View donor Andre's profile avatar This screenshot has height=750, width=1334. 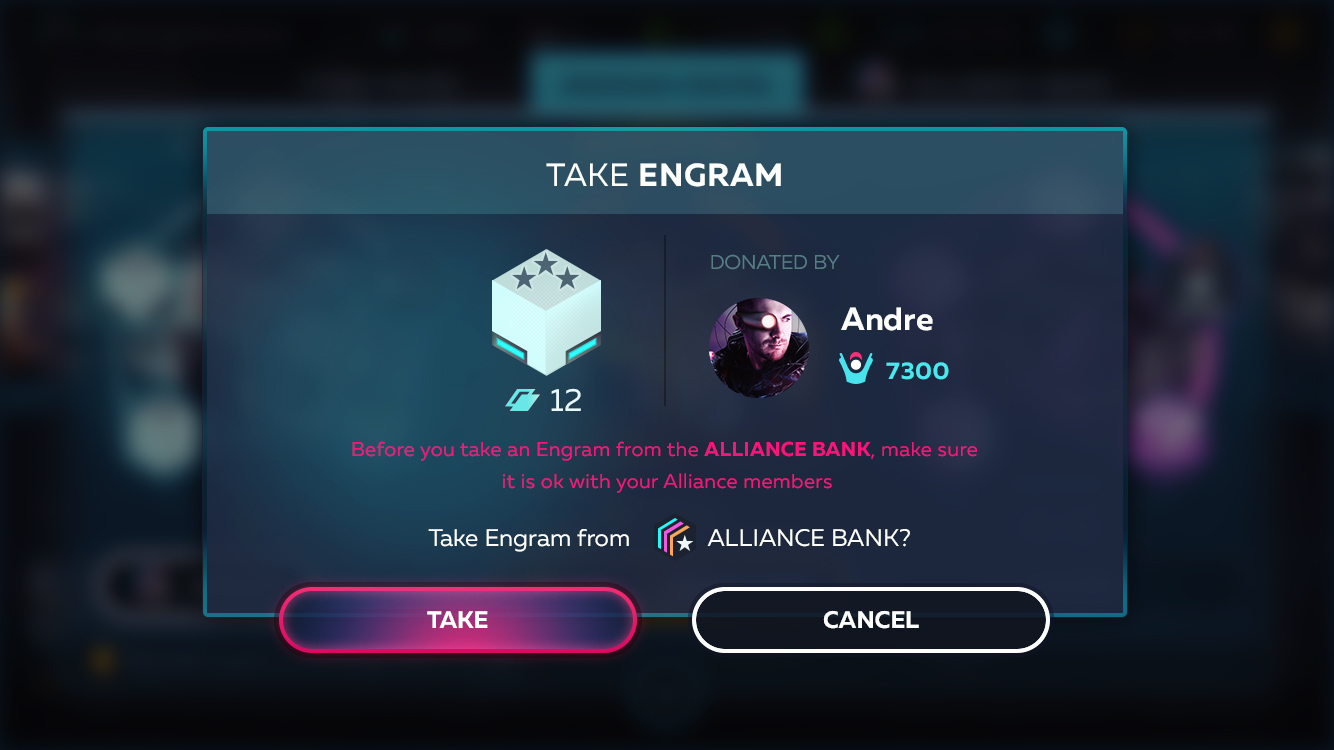(x=758, y=348)
